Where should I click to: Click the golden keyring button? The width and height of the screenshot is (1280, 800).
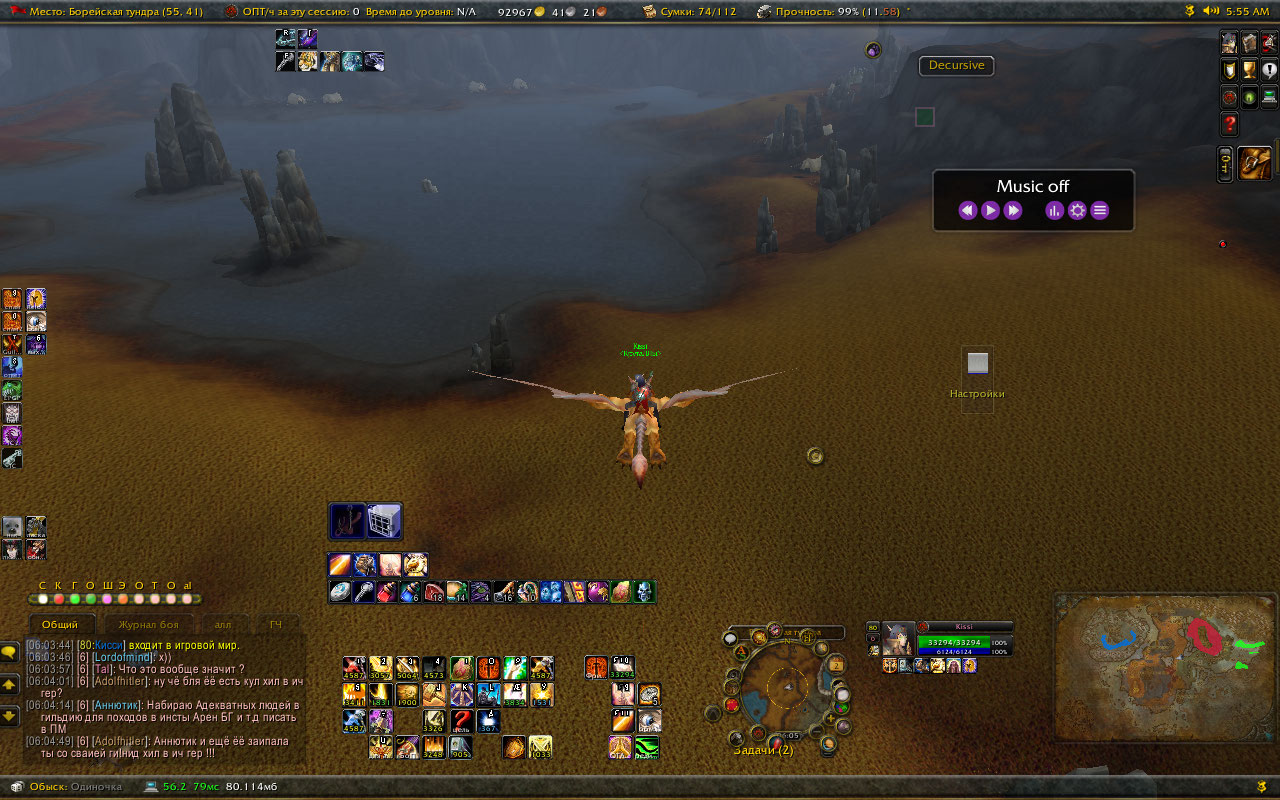pos(1225,163)
